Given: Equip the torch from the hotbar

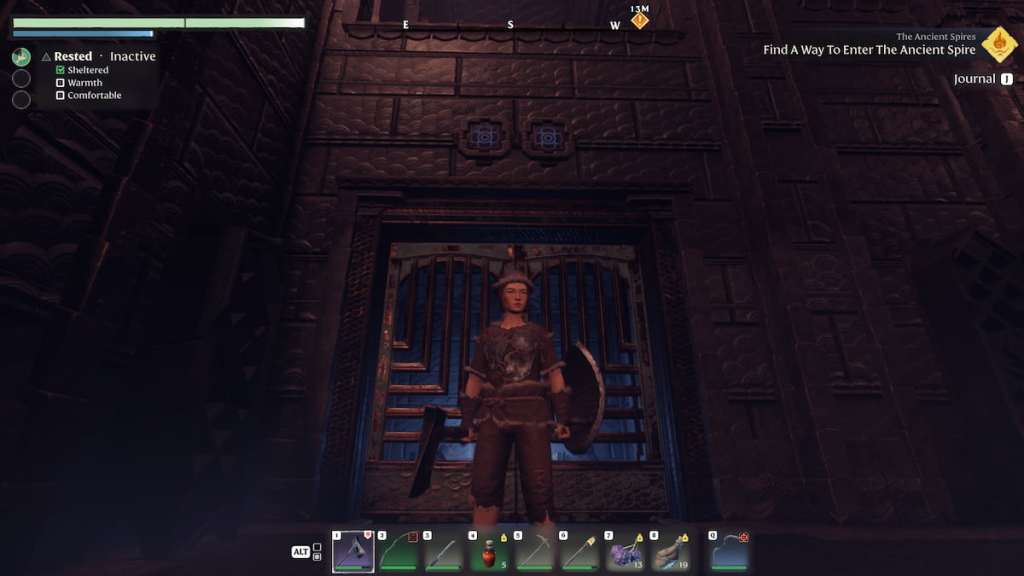Looking at the screenshot, I should tap(580, 552).
